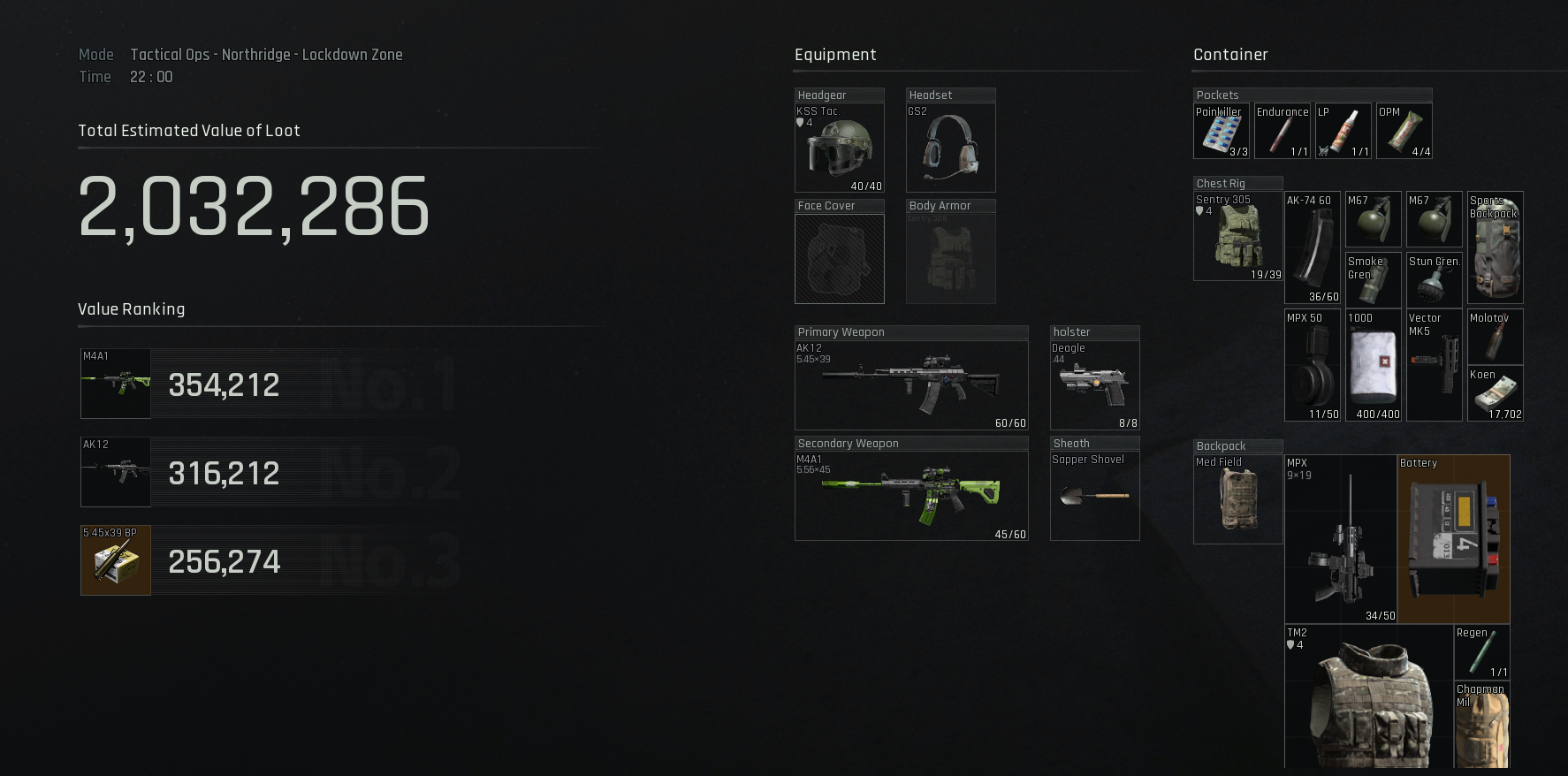Select the Stun Grenade slot
This screenshot has height=776, width=1568.
pyautogui.click(x=1434, y=279)
